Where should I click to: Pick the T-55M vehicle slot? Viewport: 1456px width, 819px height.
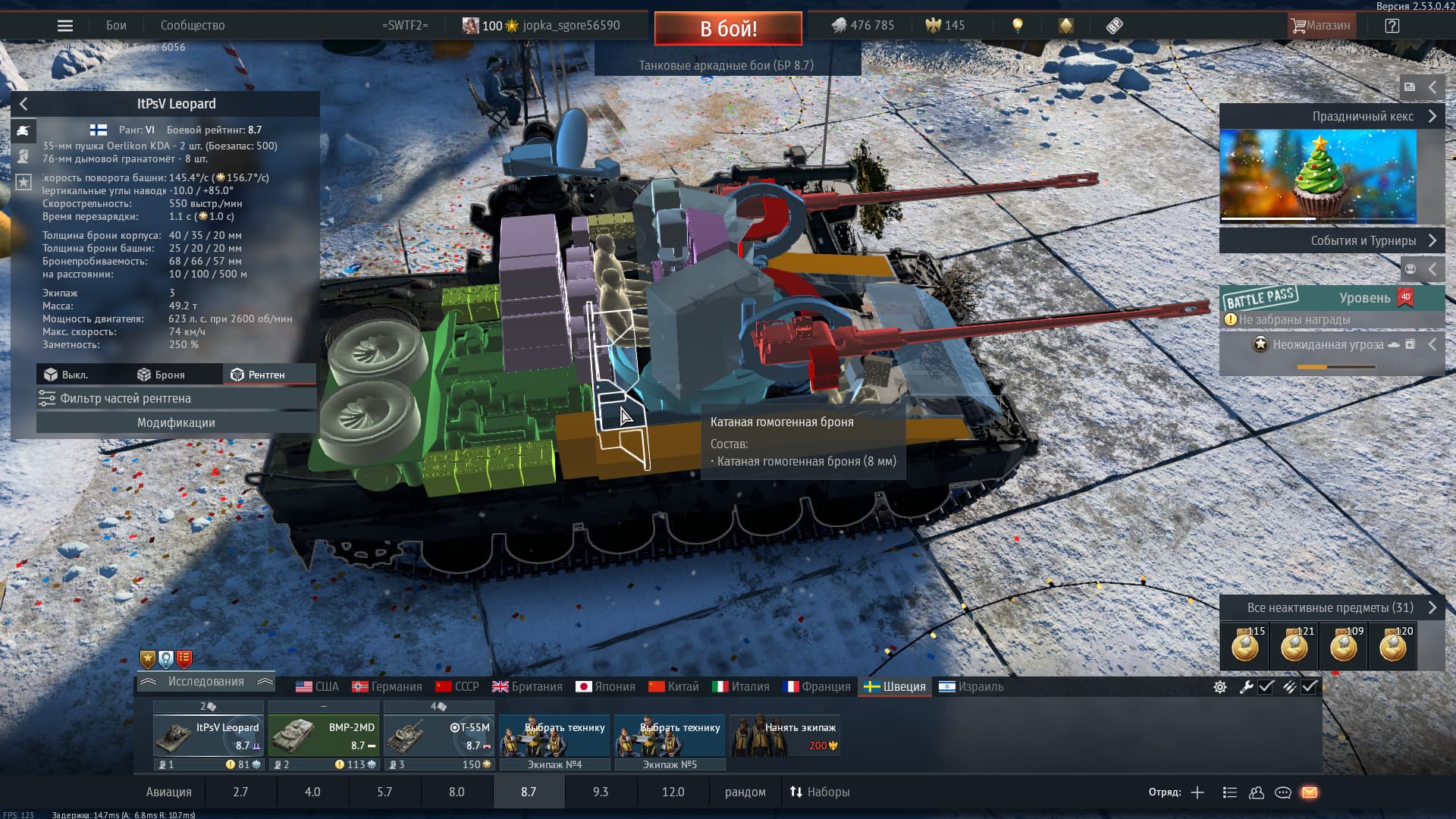point(438,736)
